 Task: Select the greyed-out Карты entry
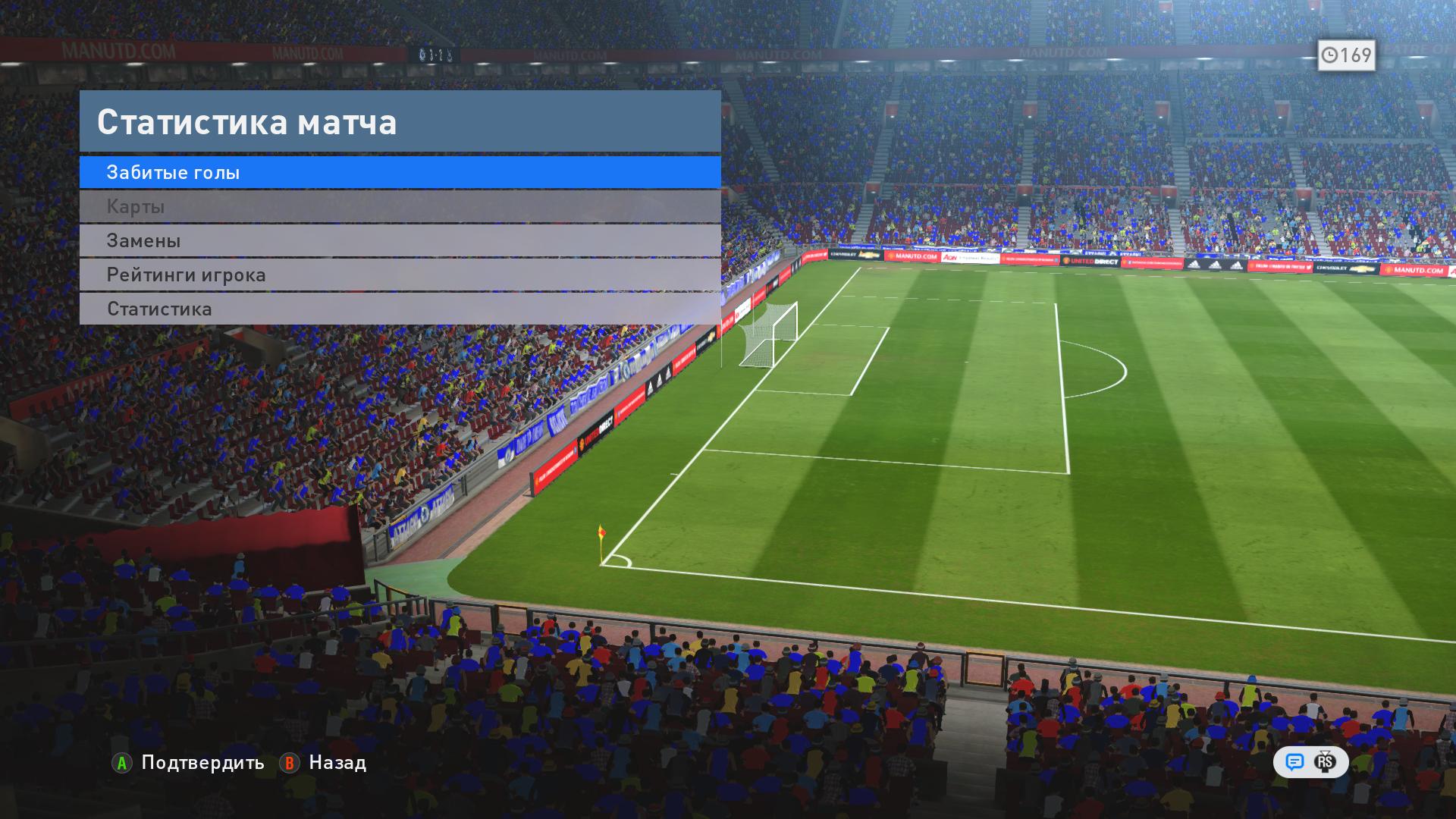(x=400, y=206)
